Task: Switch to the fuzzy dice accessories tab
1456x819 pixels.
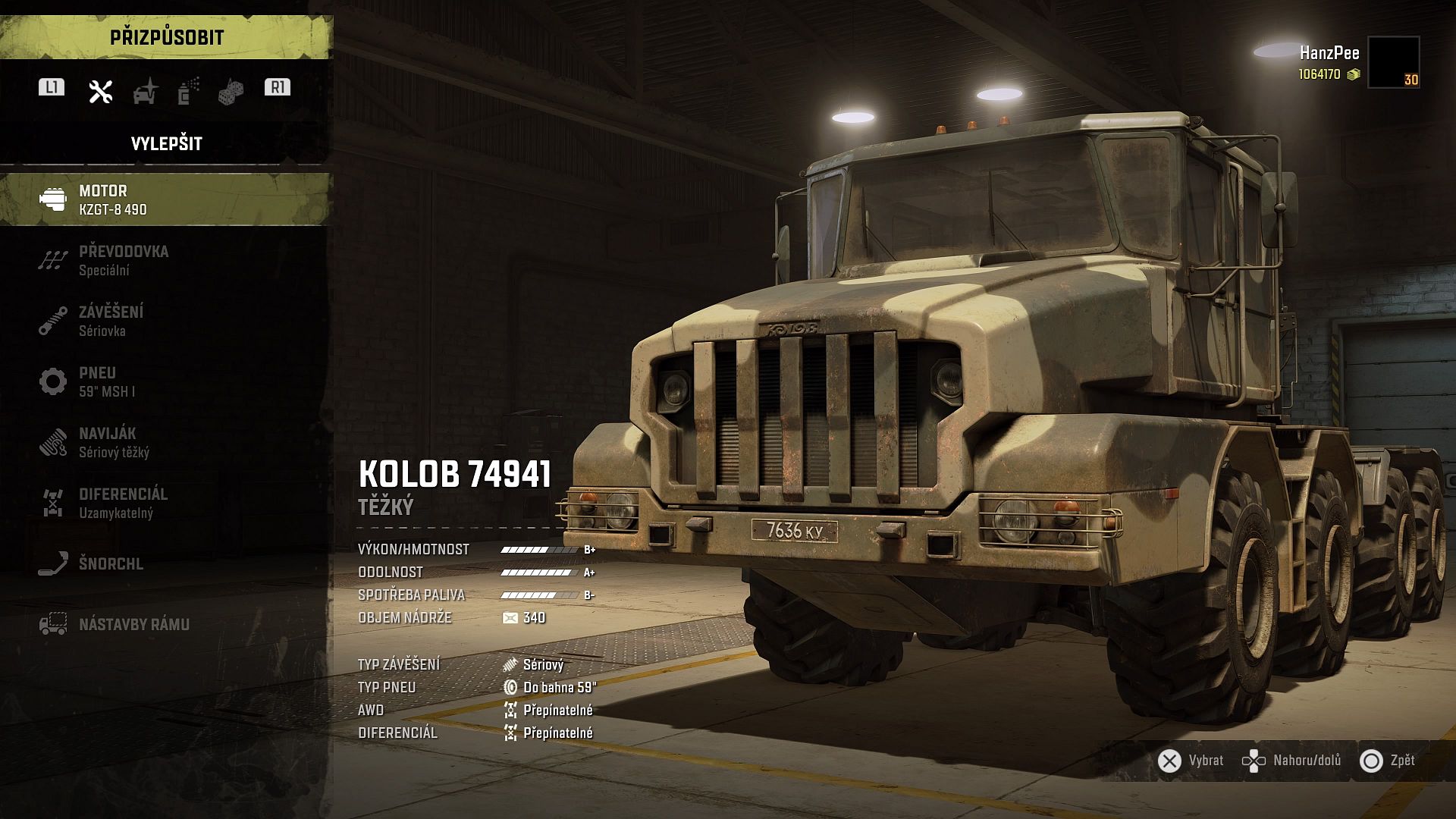Action: [231, 92]
